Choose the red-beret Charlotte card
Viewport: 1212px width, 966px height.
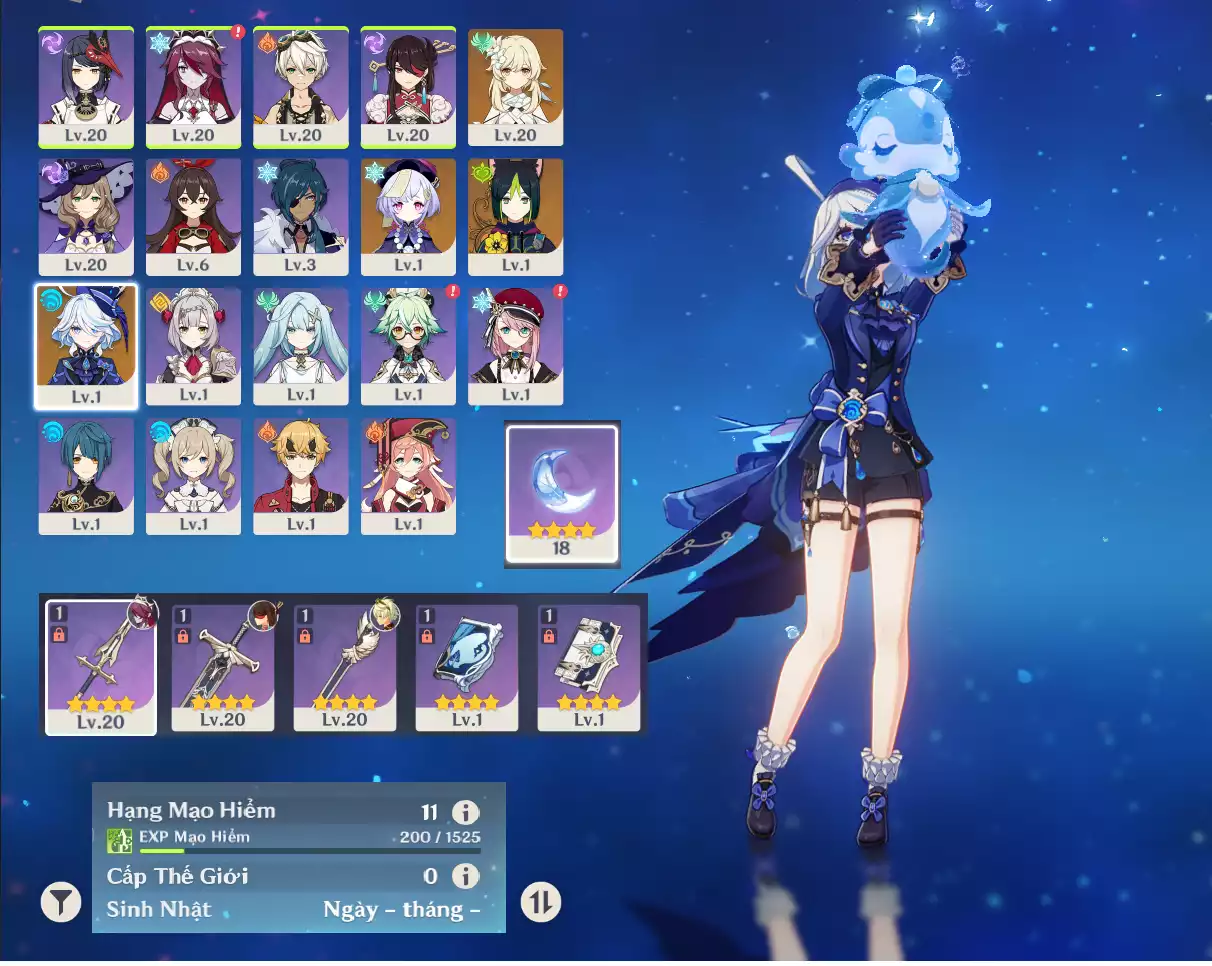tap(515, 346)
